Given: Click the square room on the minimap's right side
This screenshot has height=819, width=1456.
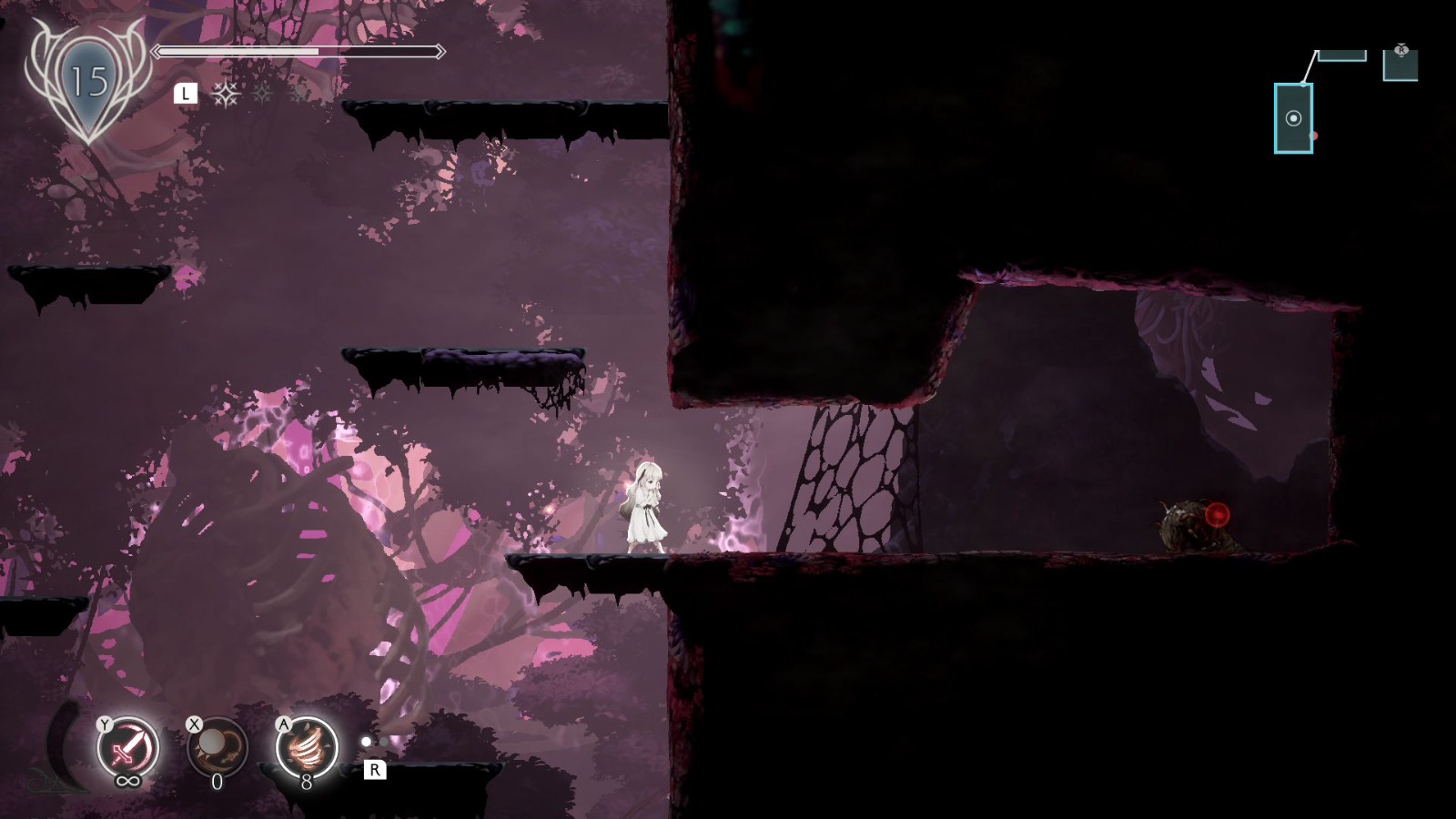Looking at the screenshot, I should coord(1401,66).
